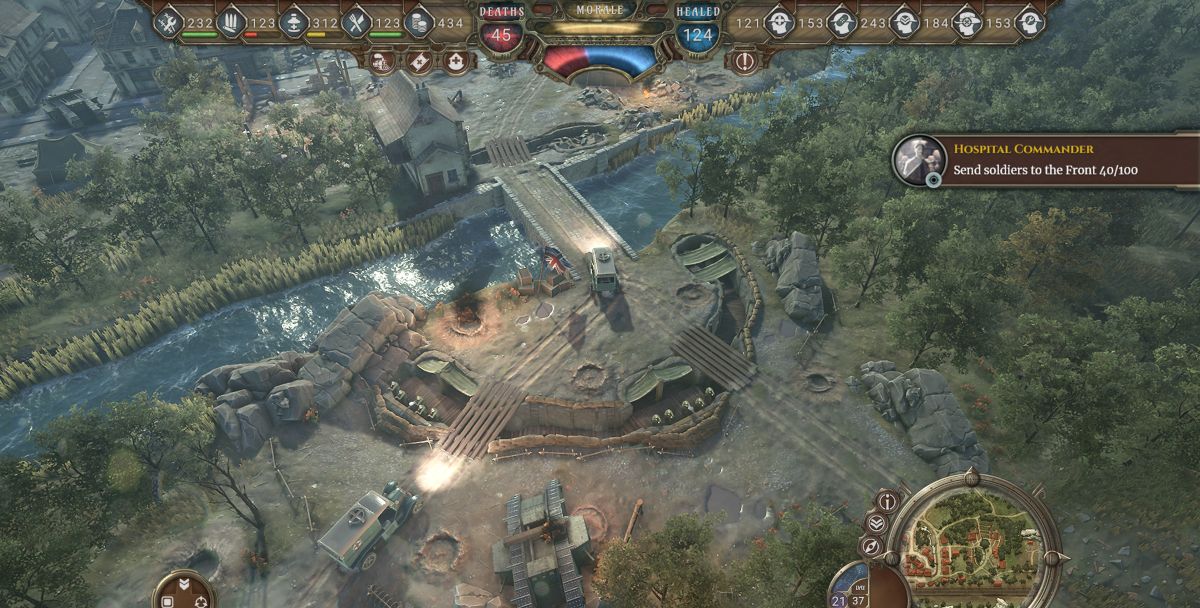Select the ammunition shells resource icon
1200x608 pixels.
[232, 22]
